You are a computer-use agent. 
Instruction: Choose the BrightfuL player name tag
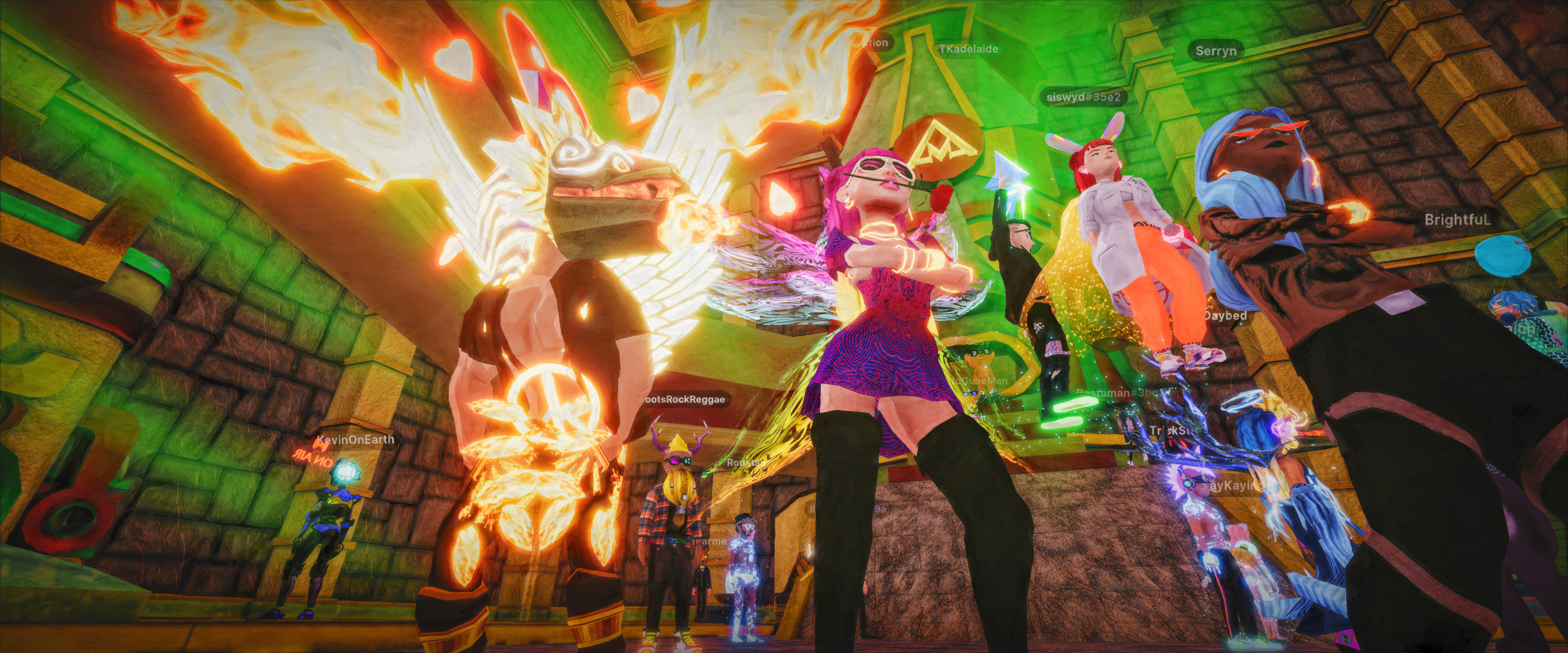(x=1457, y=220)
